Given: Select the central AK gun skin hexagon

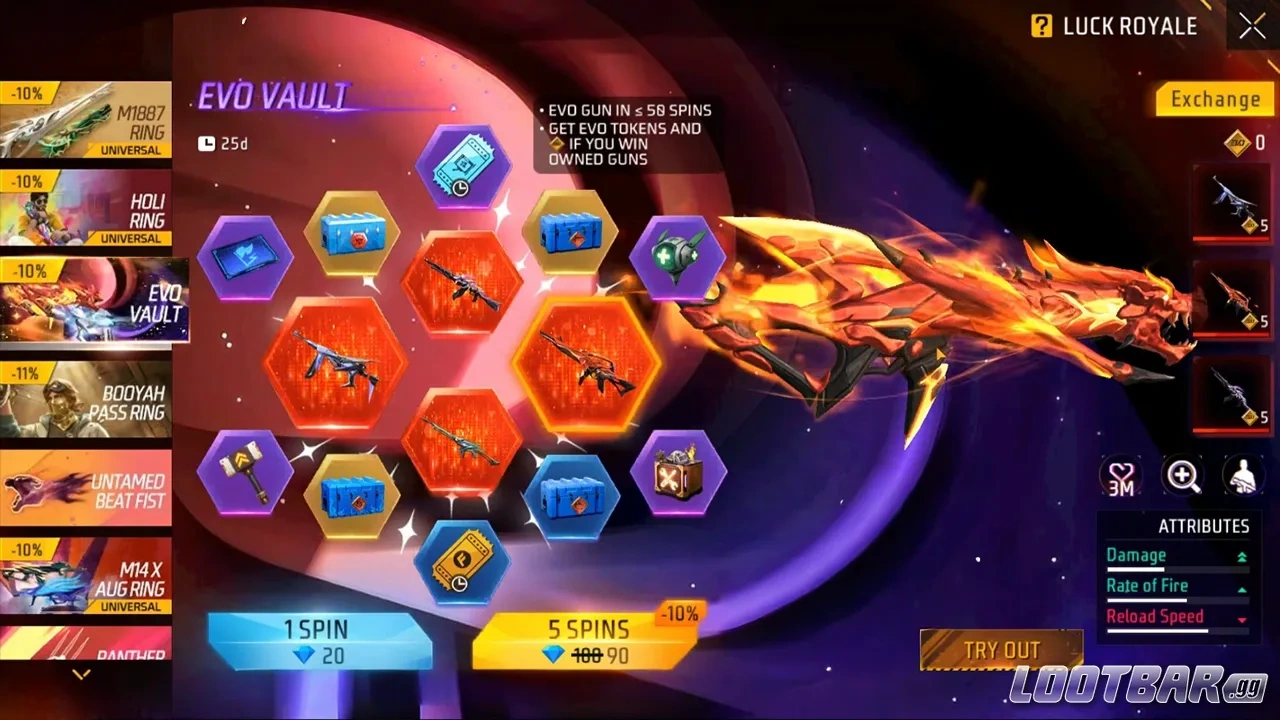Looking at the screenshot, I should (463, 287).
